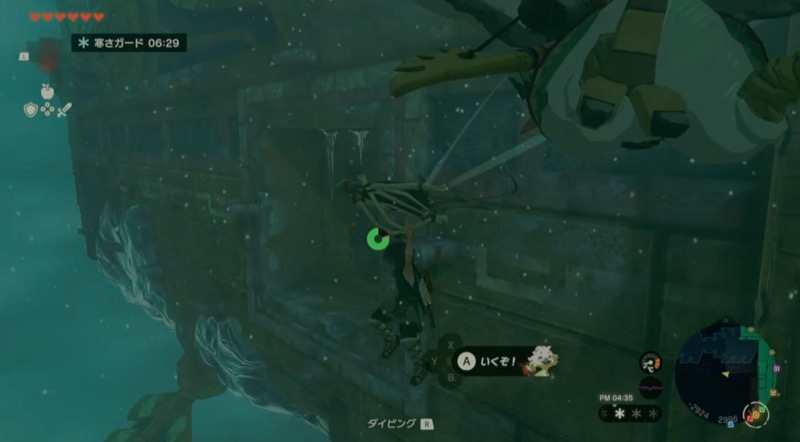Click the purple noise-level wave indicator
This screenshot has width=800, height=442.
tap(650, 386)
